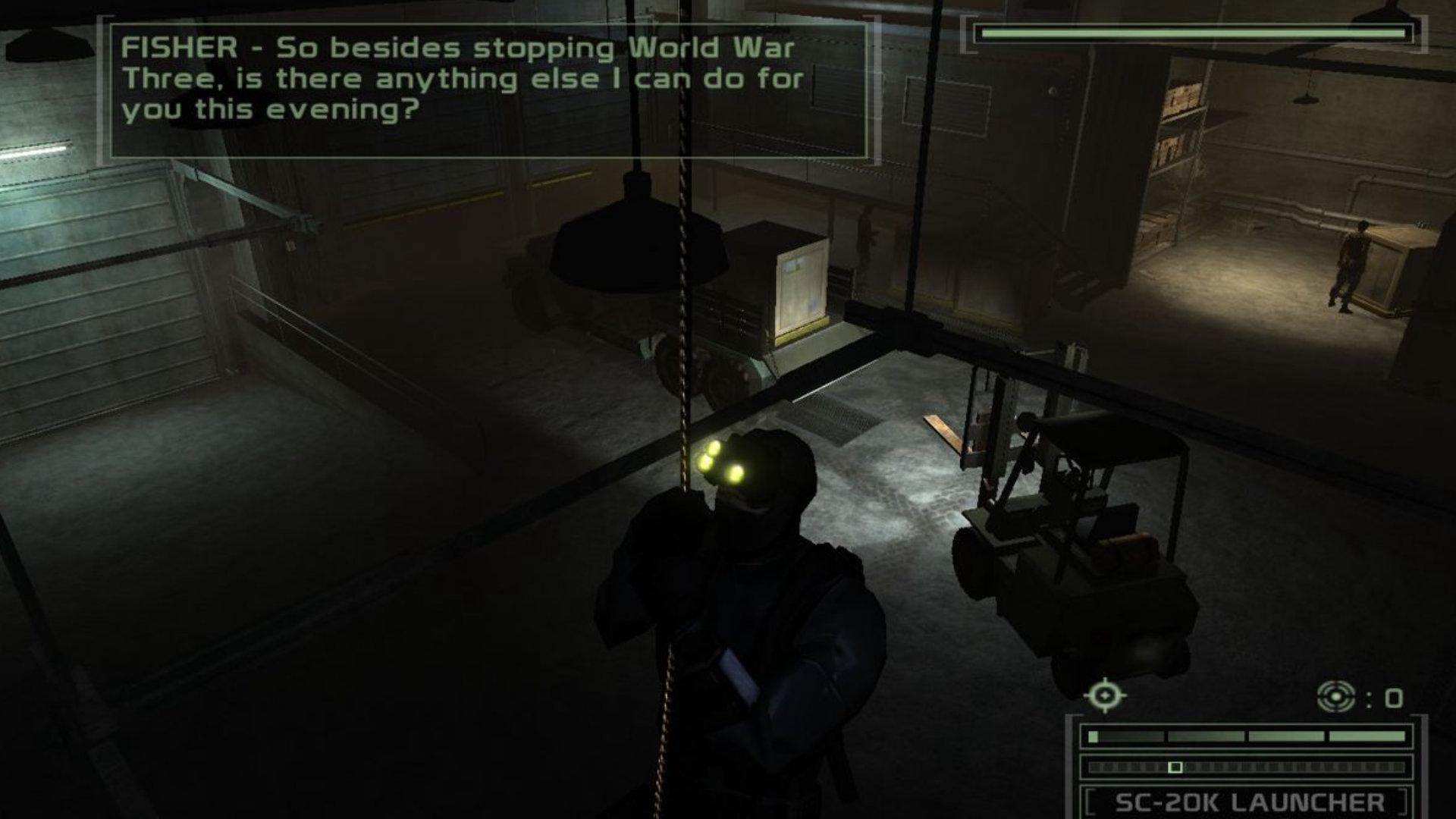
Task: Click the ammo count reading zero
Action: click(x=1395, y=698)
